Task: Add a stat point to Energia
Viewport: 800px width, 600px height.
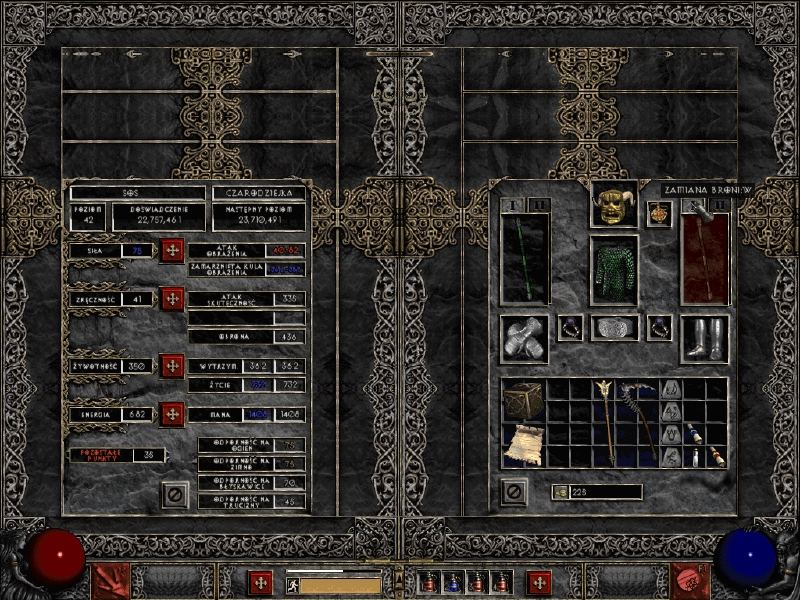Action: [x=172, y=413]
